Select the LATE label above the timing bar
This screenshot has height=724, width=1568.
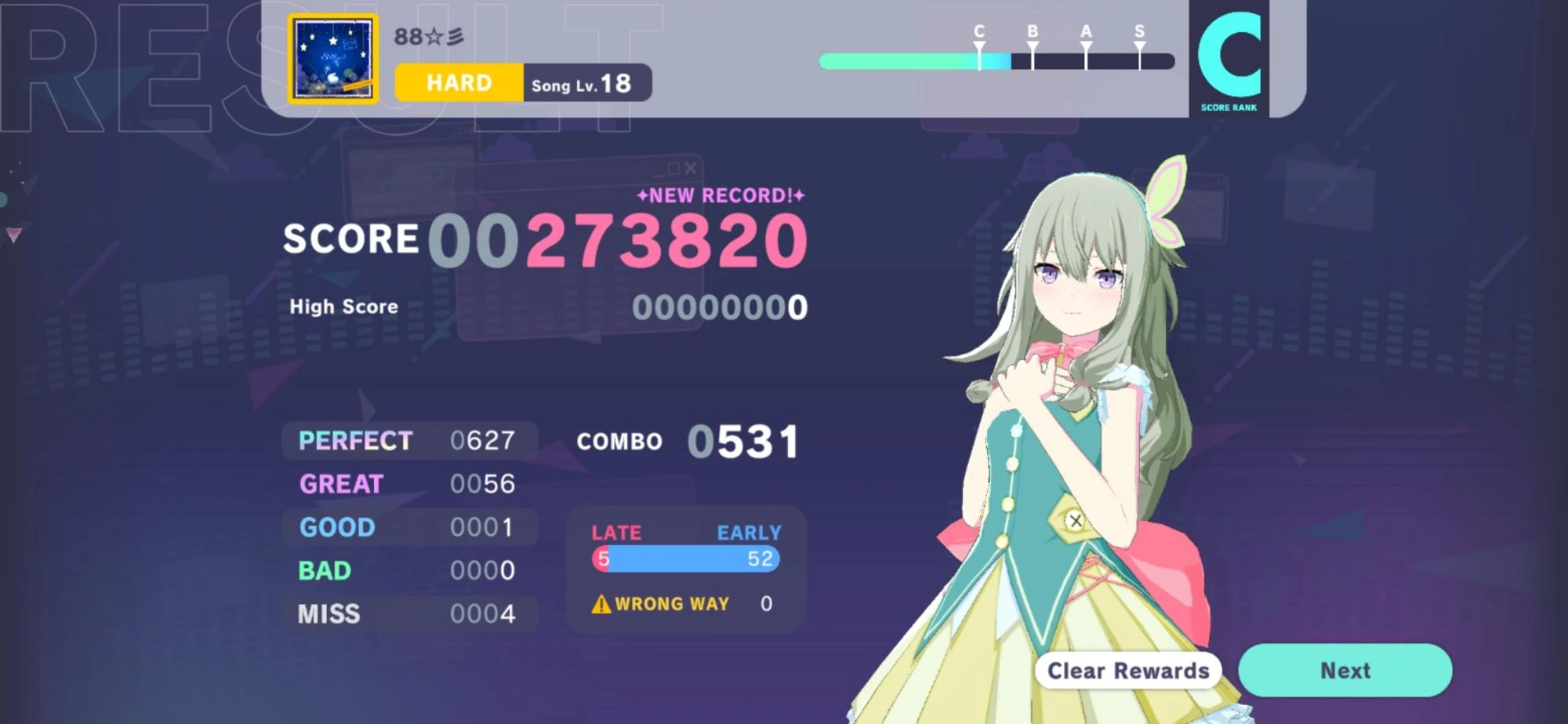pyautogui.click(x=615, y=533)
